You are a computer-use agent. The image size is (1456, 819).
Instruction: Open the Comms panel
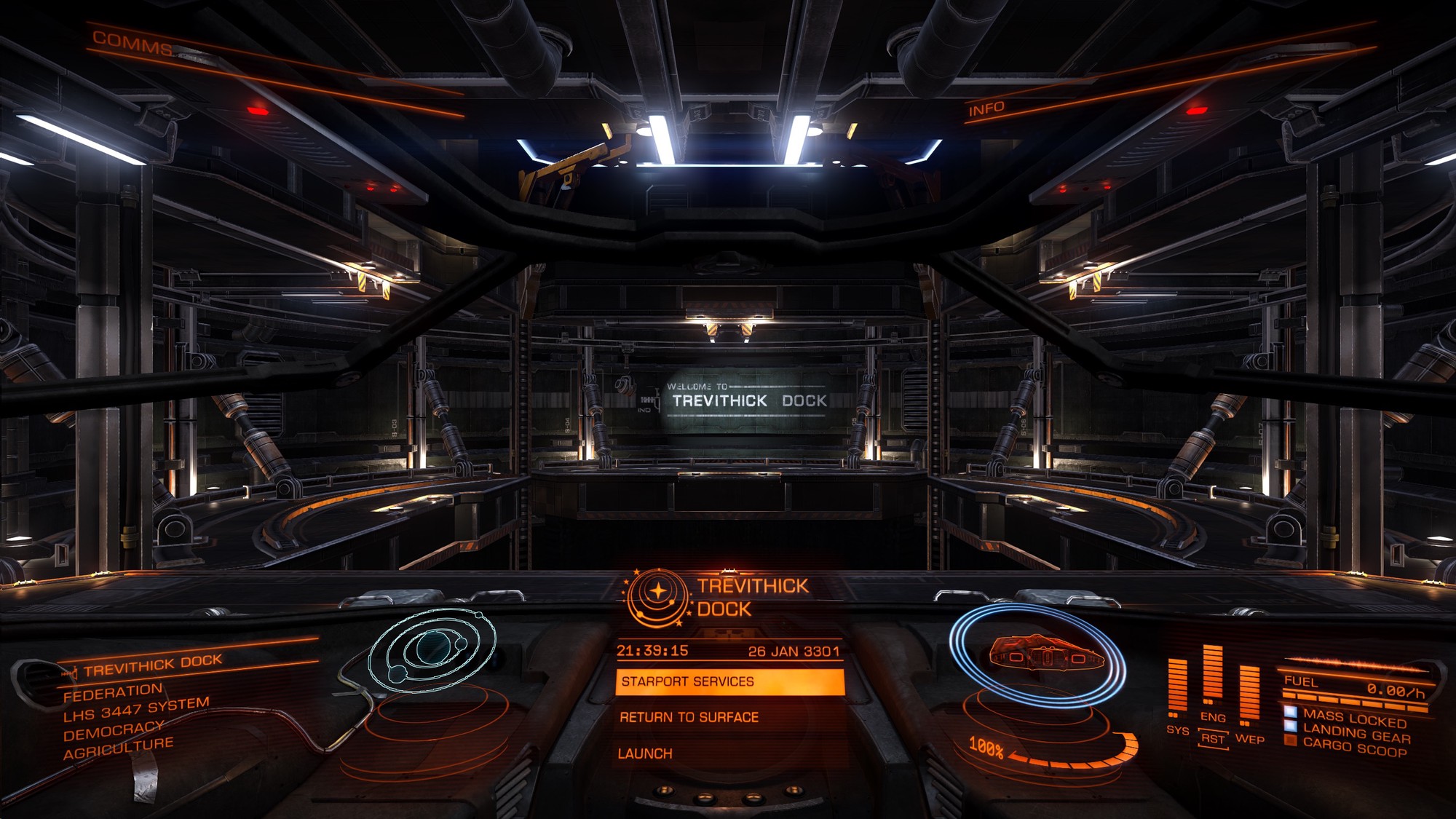pyautogui.click(x=132, y=44)
